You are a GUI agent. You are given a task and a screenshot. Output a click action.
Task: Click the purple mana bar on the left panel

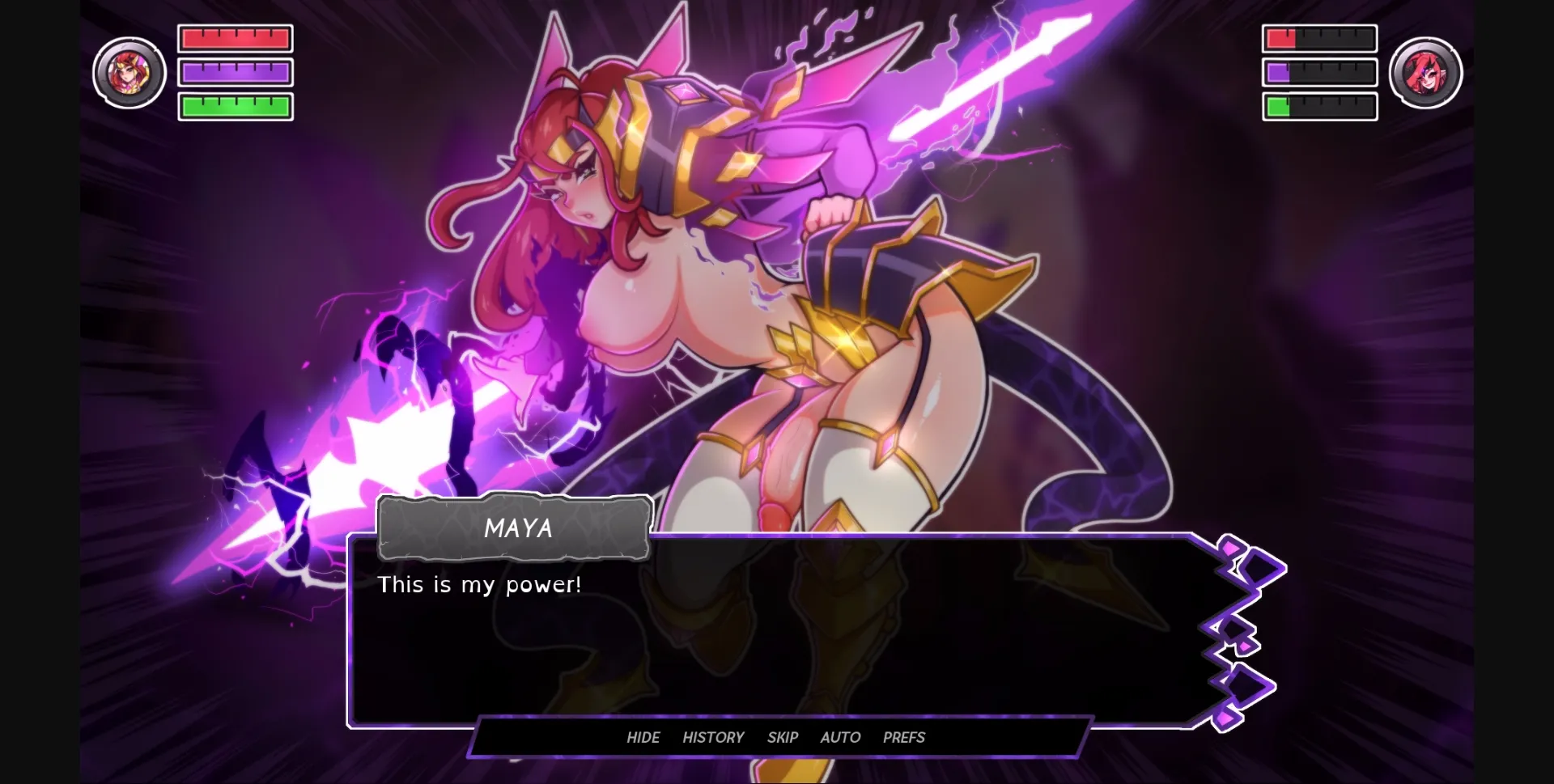click(x=235, y=71)
